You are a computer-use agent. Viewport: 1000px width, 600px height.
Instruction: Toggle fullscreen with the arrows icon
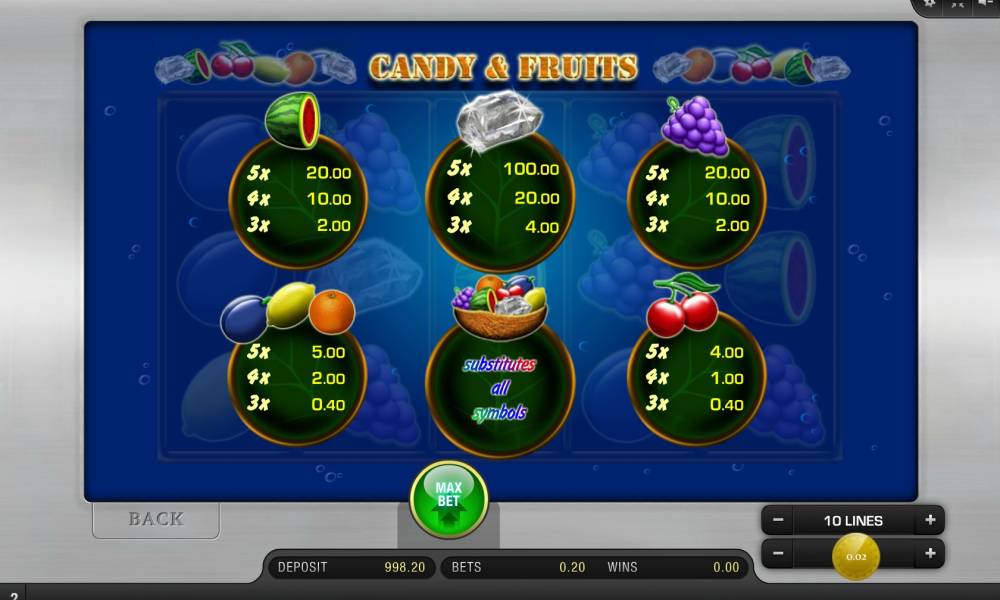tap(957, 4)
